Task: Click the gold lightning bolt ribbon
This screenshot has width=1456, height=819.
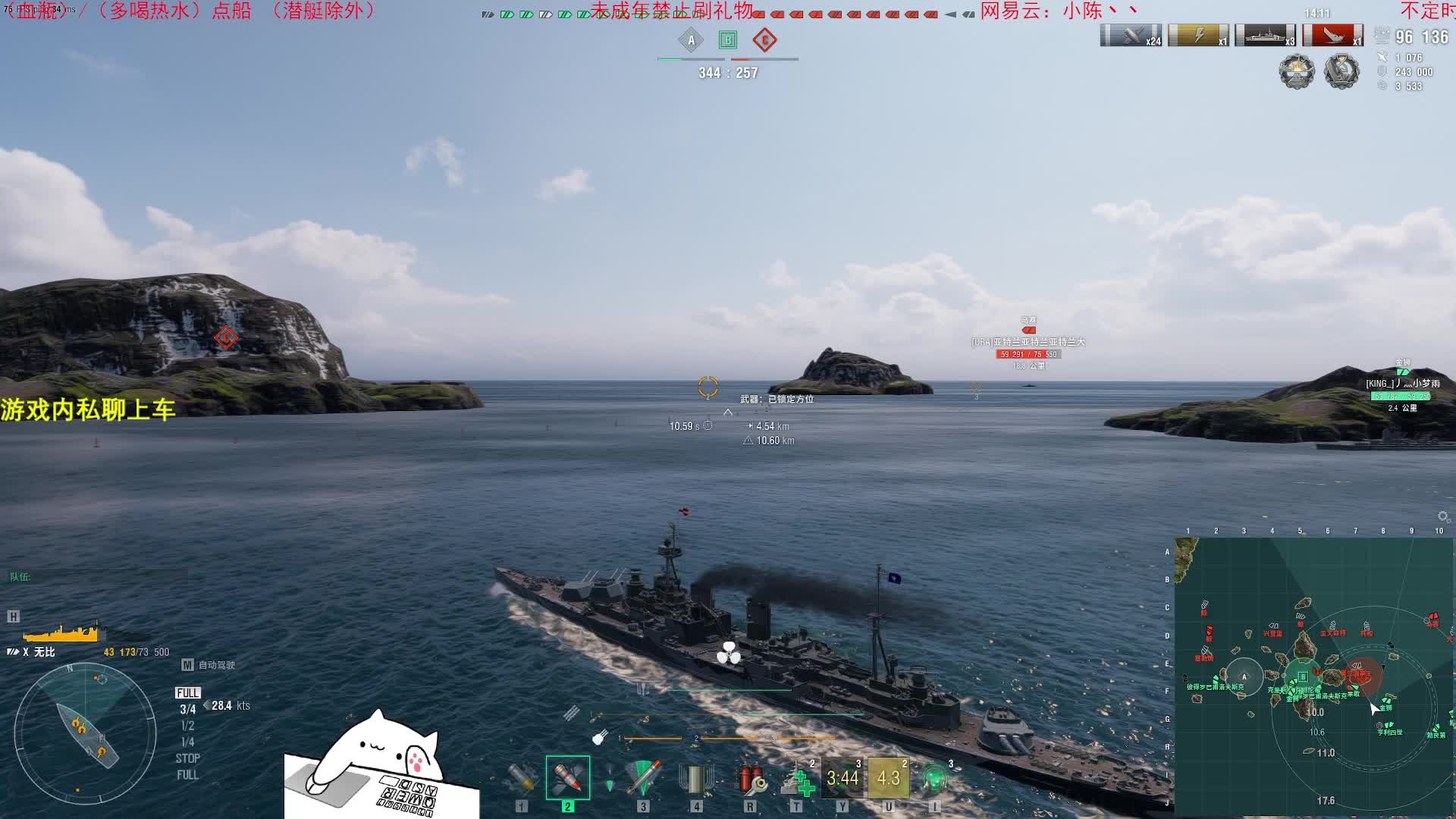Action: [1198, 36]
